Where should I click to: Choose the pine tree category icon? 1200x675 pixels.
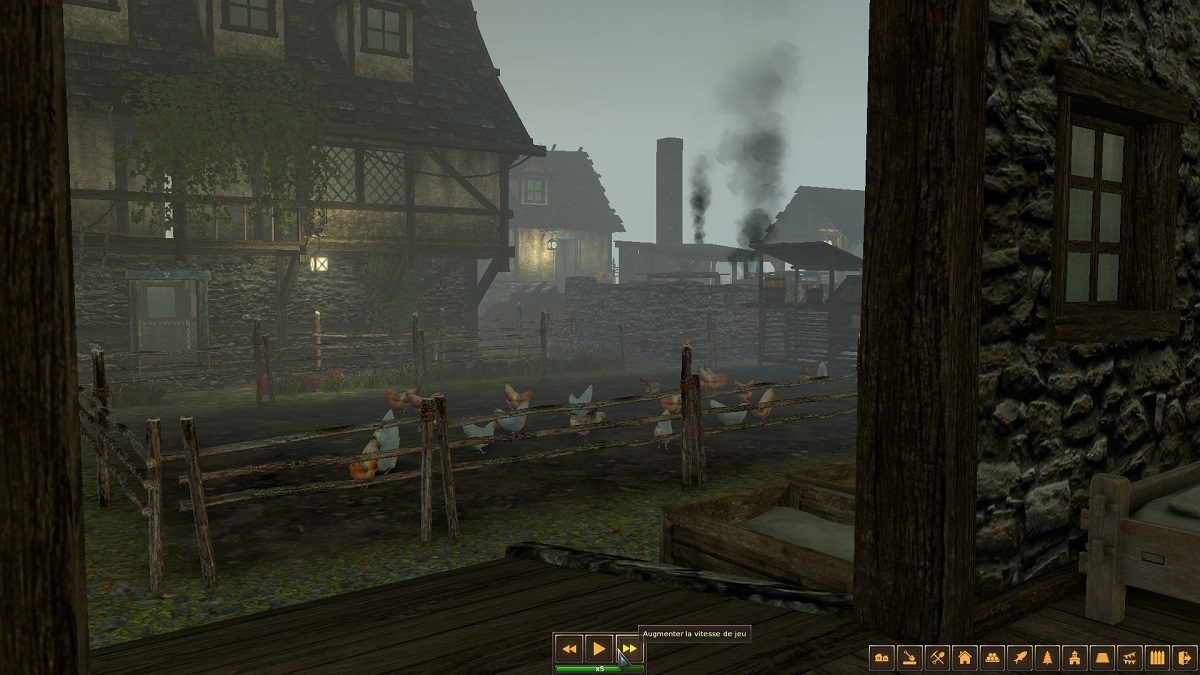(x=1048, y=658)
